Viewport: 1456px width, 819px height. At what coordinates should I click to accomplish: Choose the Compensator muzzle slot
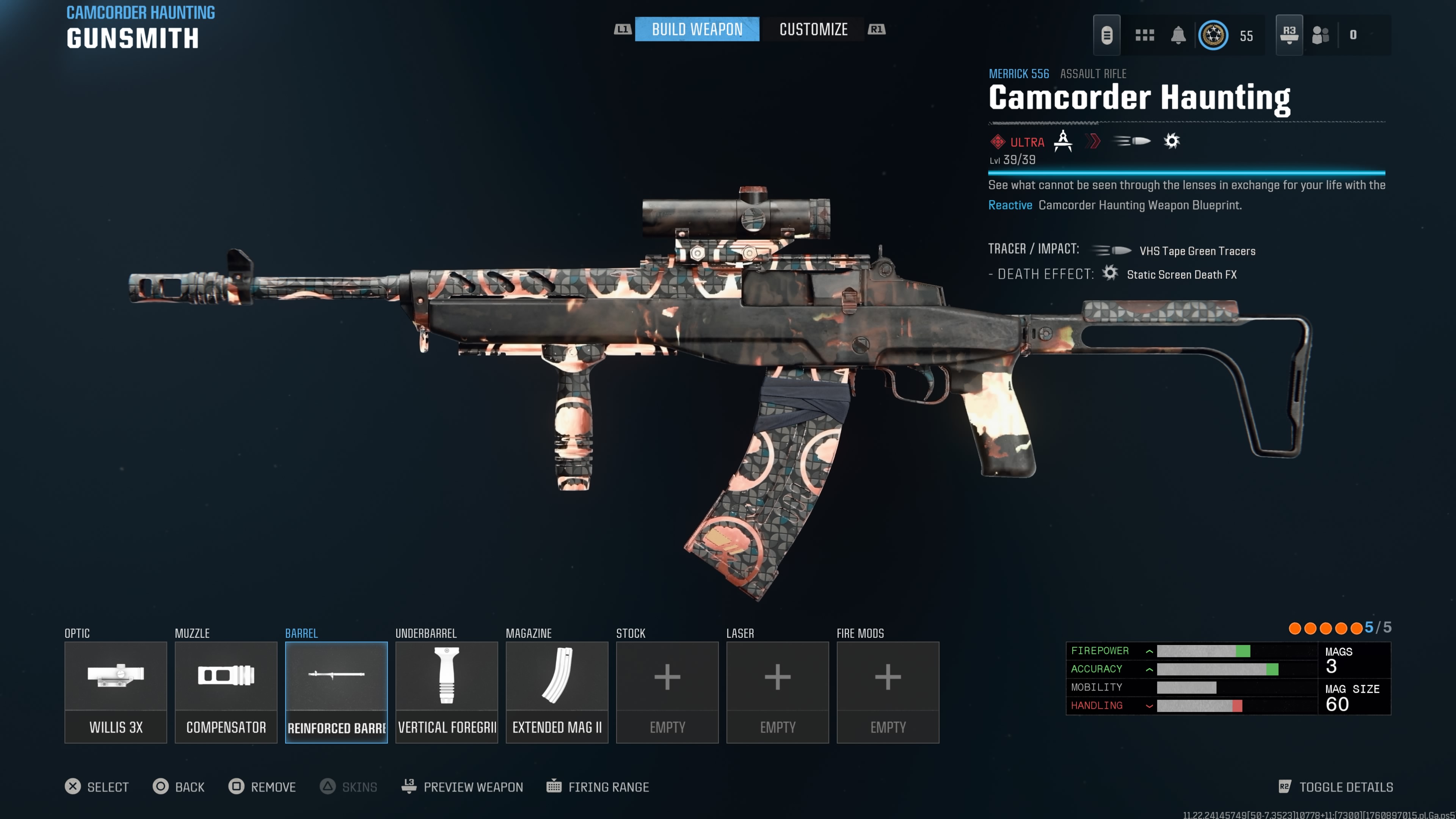click(x=226, y=692)
